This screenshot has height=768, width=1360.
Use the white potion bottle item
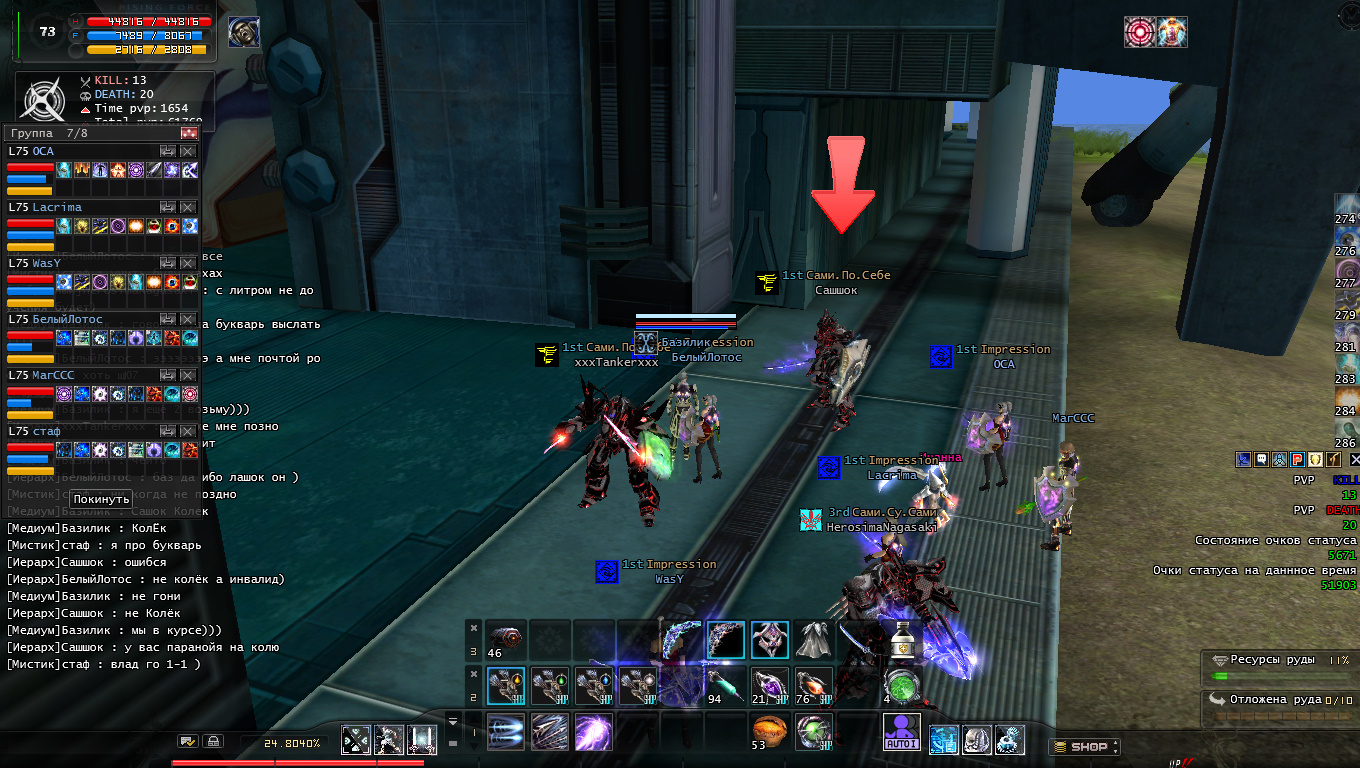[x=902, y=639]
